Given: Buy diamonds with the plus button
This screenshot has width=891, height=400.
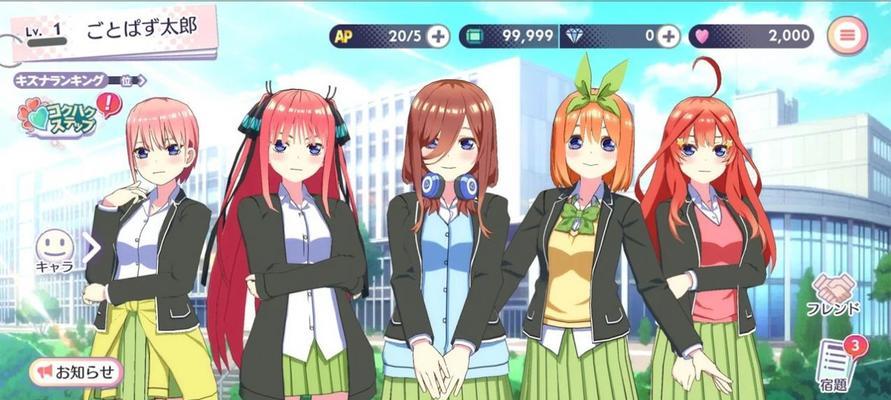Looking at the screenshot, I should coord(668,36).
